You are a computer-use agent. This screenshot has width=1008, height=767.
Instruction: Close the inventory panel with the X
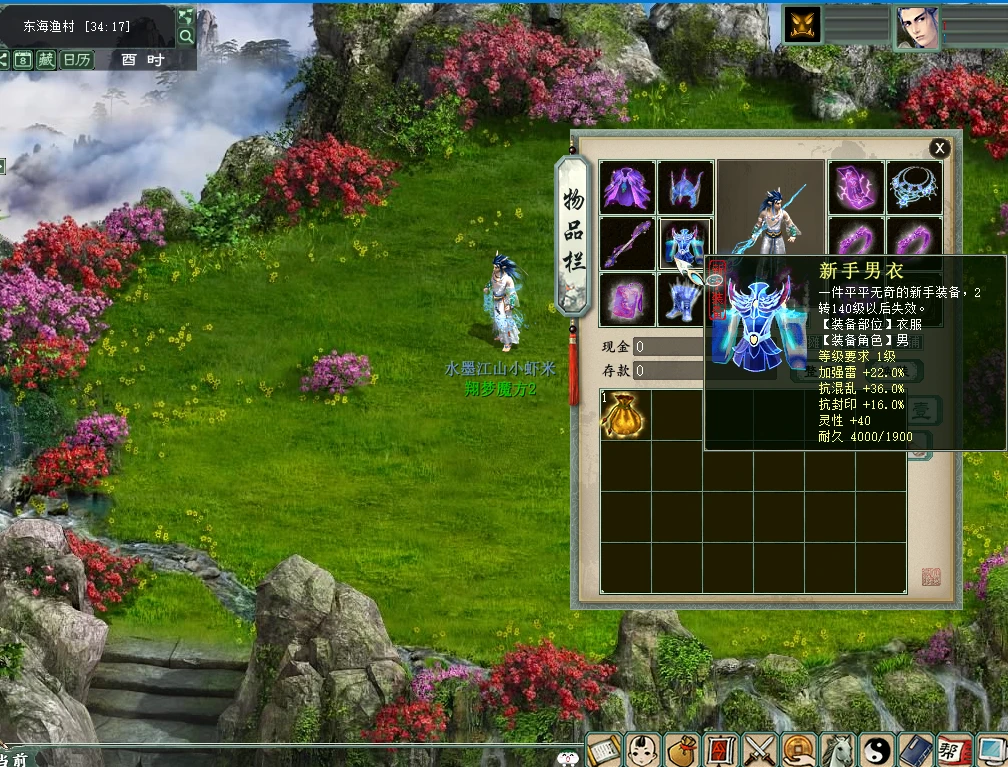click(x=939, y=148)
